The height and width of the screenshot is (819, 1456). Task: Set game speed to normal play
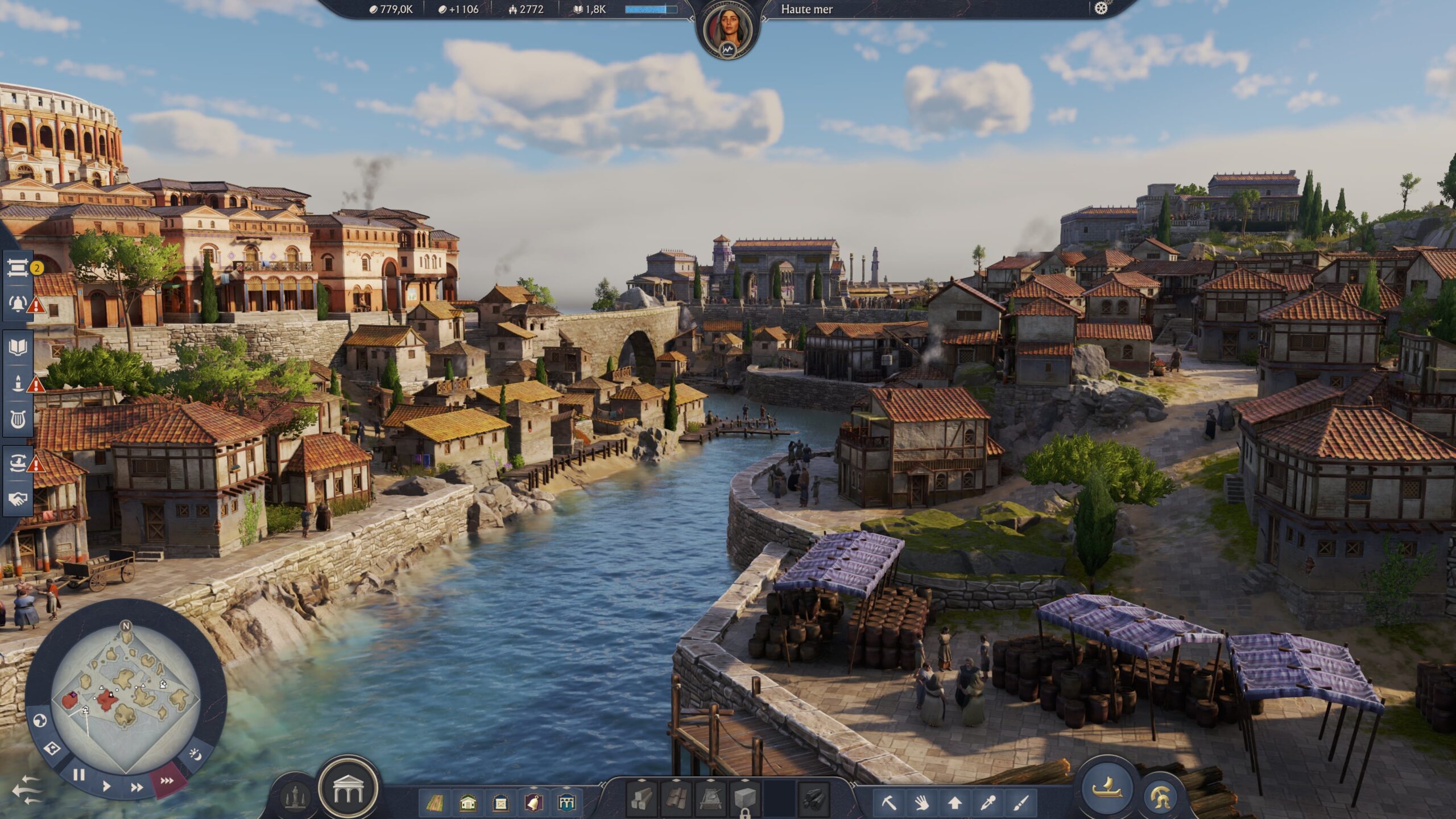[106, 787]
